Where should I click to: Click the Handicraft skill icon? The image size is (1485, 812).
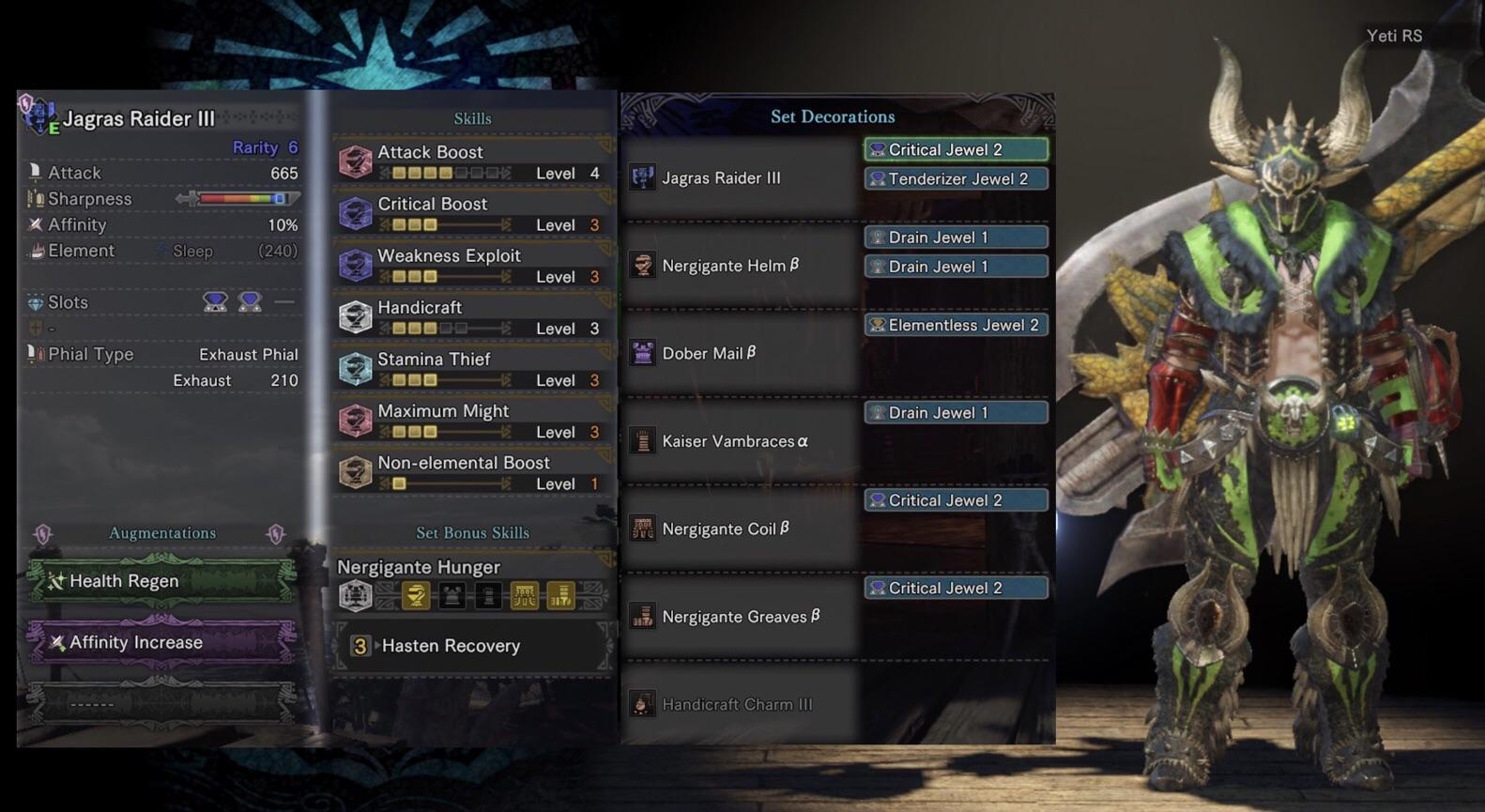tap(355, 316)
